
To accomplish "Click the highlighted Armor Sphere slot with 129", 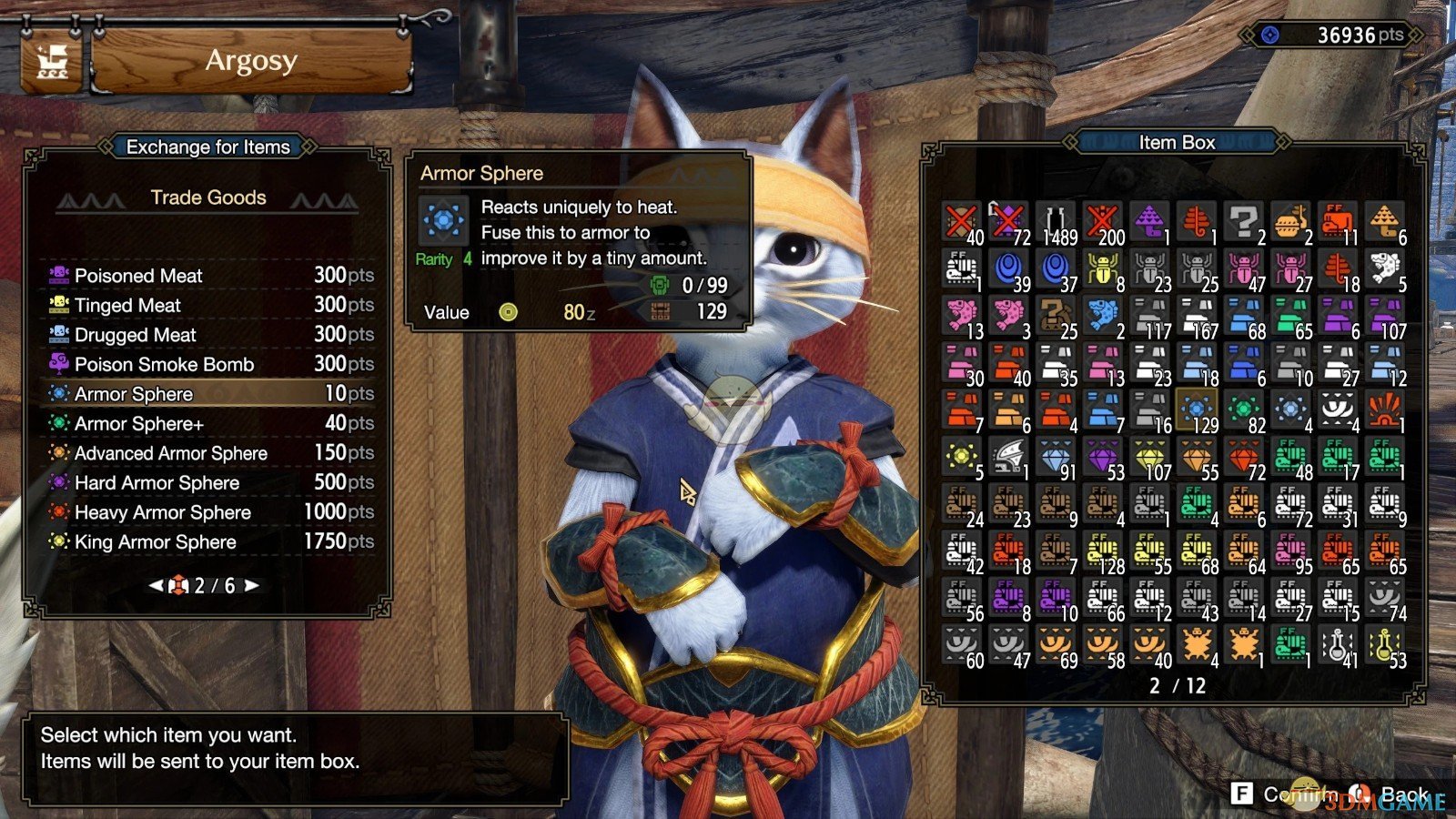I will coord(1198,411).
